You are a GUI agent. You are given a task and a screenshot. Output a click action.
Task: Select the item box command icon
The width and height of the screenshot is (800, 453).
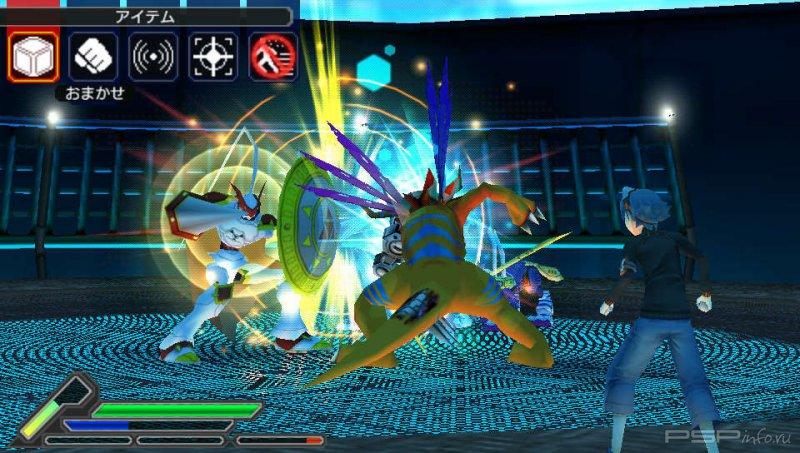[x=32, y=56]
